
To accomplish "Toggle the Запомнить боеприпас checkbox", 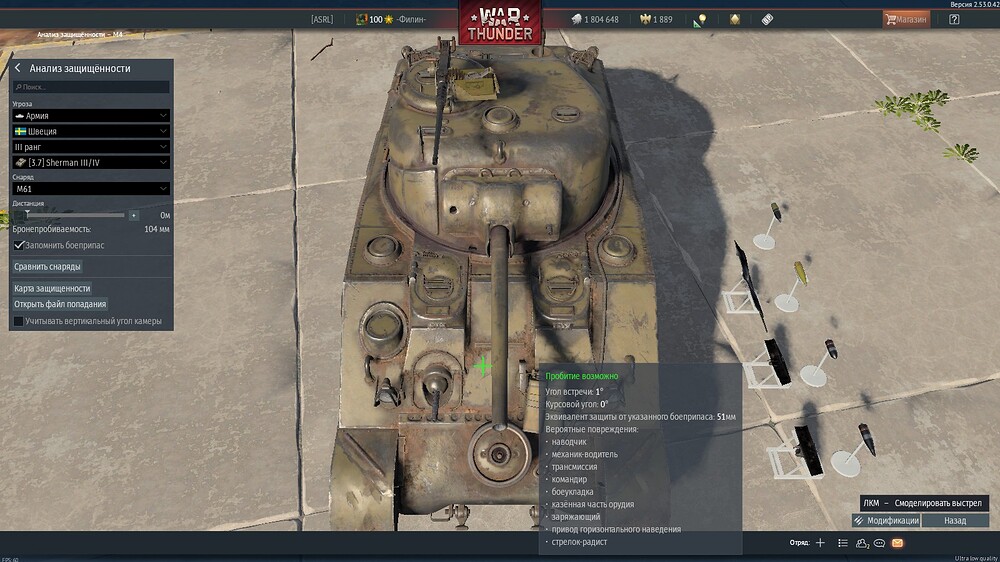I will click(19, 244).
